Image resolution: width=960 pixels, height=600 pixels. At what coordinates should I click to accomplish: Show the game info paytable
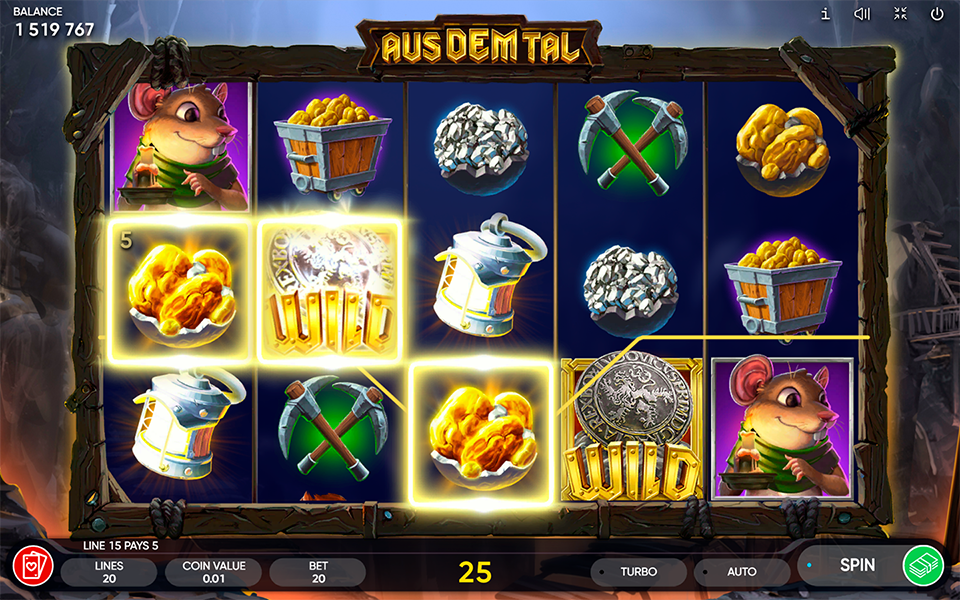(825, 14)
